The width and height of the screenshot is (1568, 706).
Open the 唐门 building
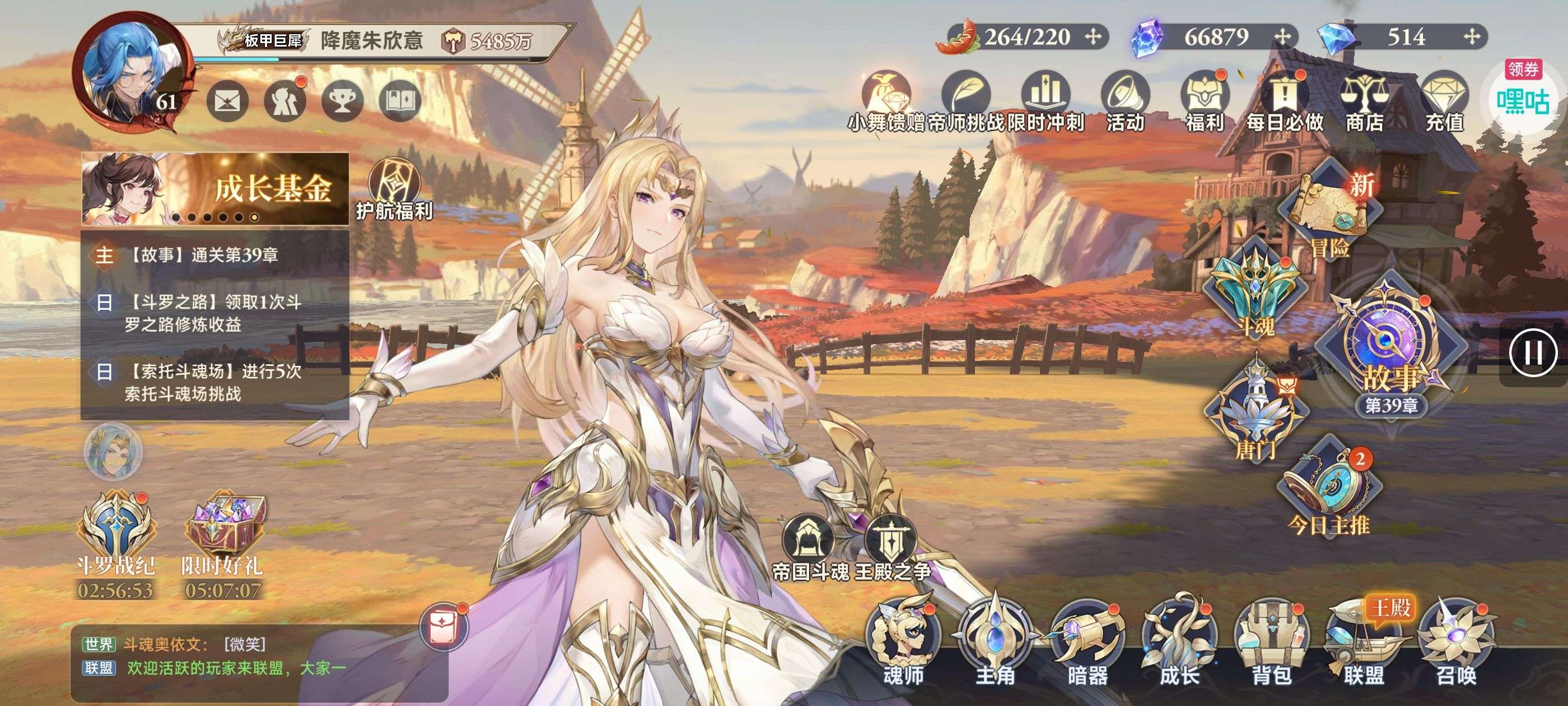[x=1255, y=411]
